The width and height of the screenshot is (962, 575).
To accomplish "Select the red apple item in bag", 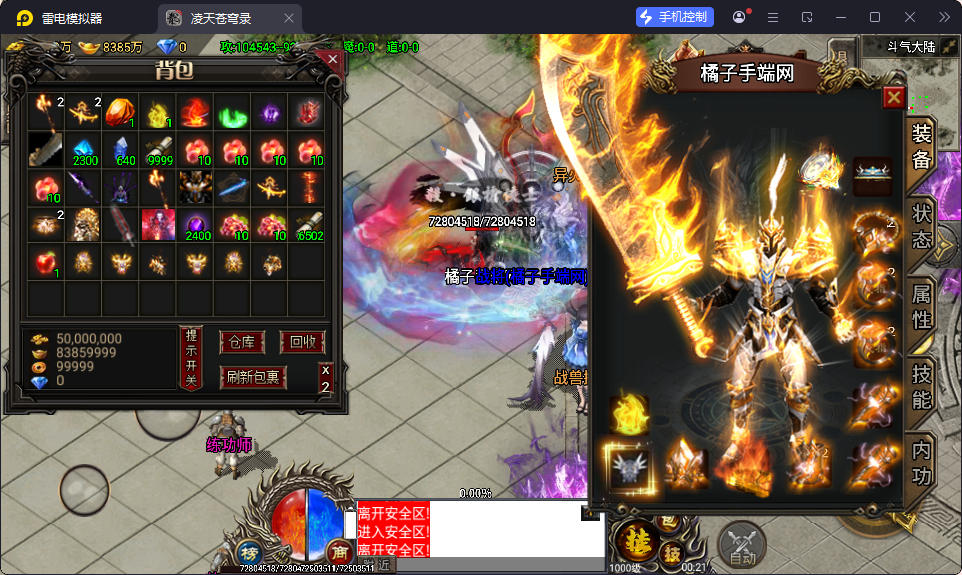I will pos(45,262).
